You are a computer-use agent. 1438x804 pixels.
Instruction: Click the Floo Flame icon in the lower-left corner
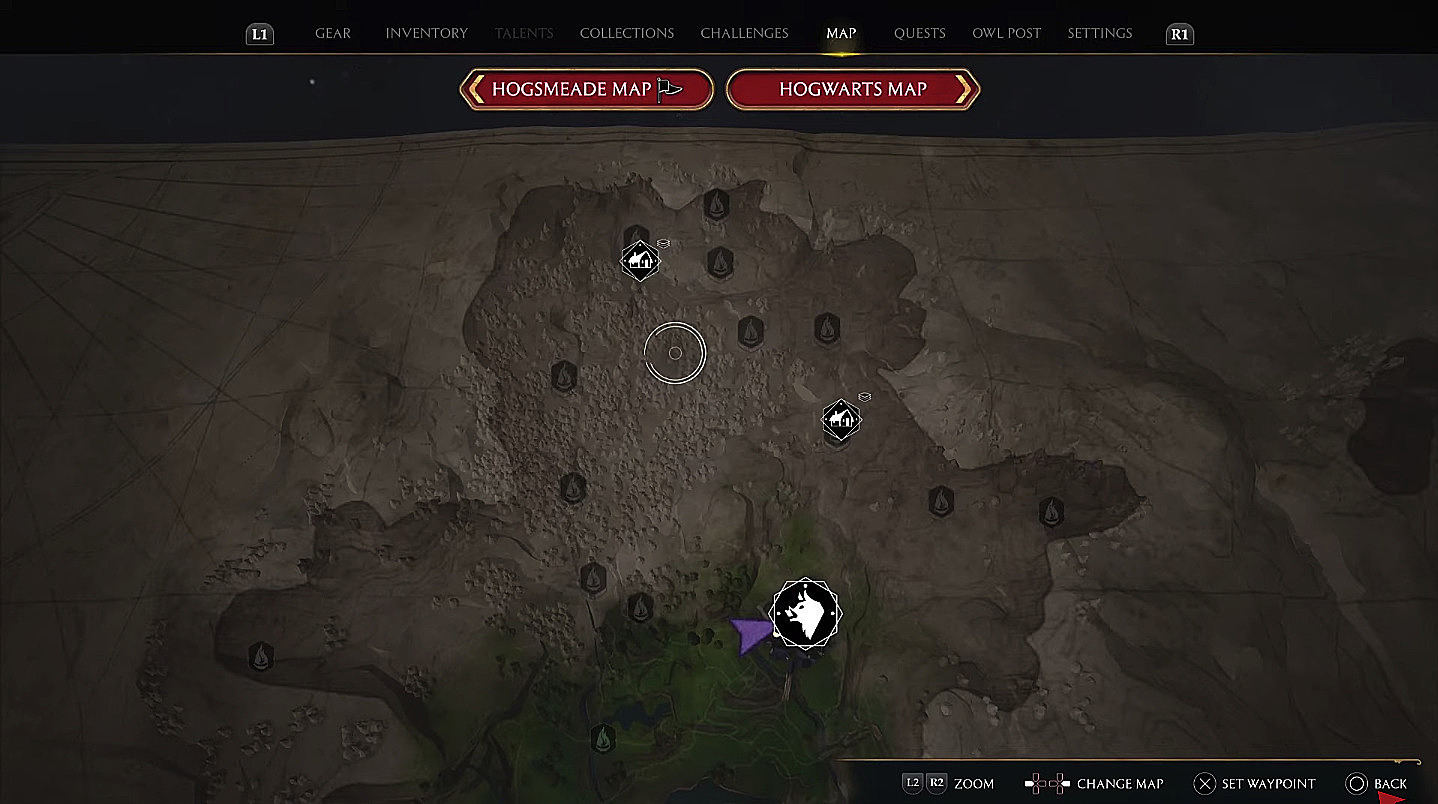(261, 655)
